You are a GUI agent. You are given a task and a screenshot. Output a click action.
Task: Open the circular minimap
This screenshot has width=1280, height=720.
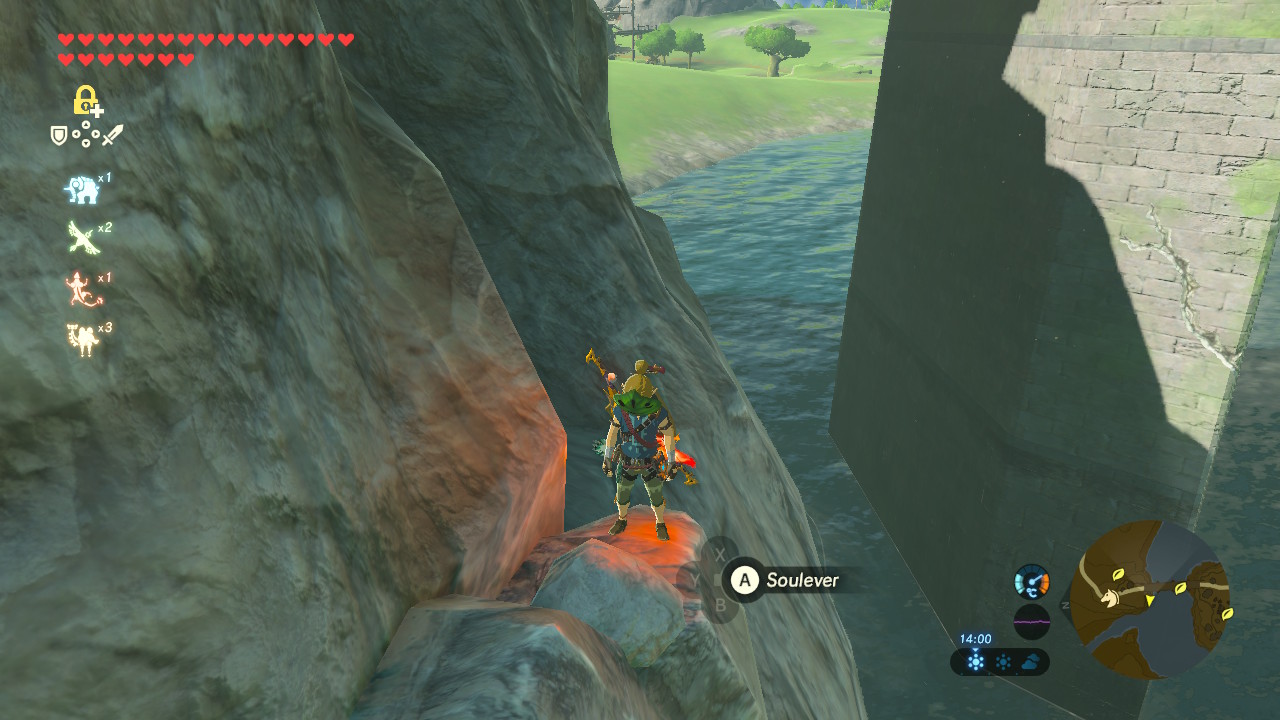click(1149, 599)
